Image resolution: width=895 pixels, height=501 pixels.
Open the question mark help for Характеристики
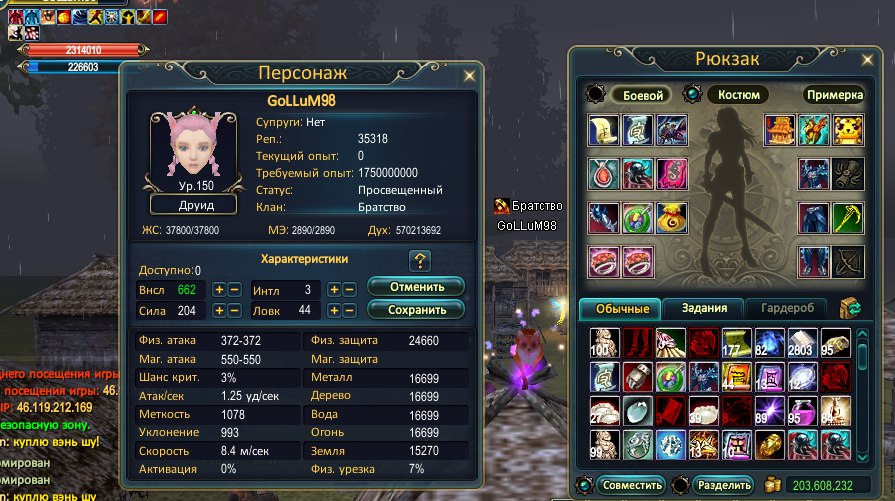point(420,261)
